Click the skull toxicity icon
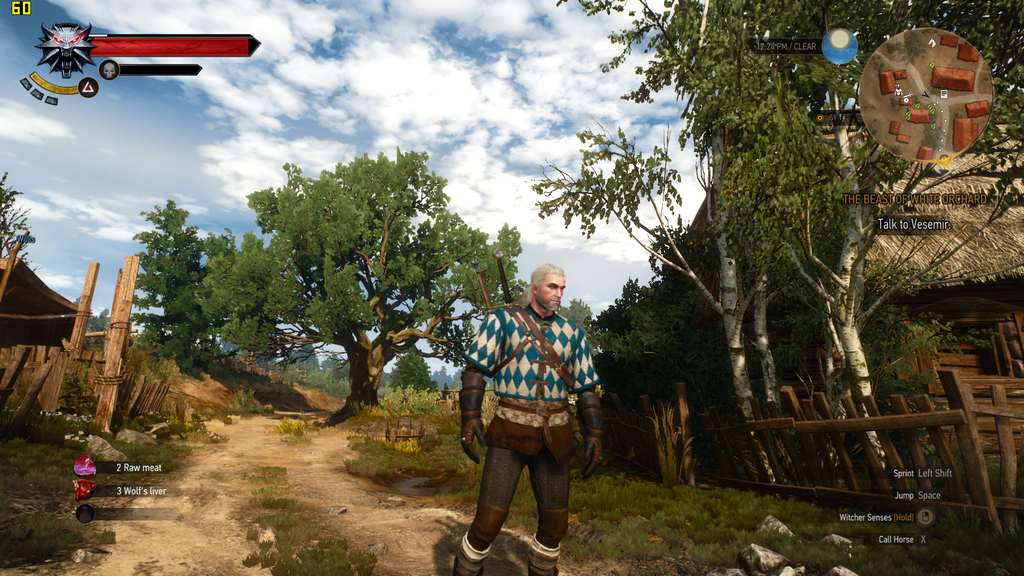The width and height of the screenshot is (1024, 576). [x=109, y=69]
